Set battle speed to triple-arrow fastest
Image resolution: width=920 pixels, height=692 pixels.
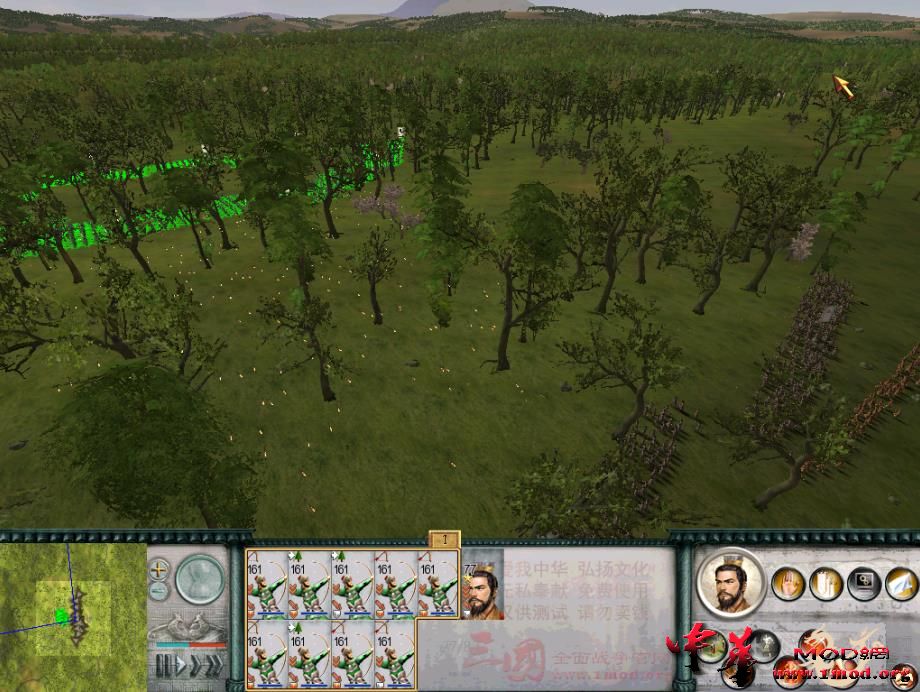click(x=216, y=665)
